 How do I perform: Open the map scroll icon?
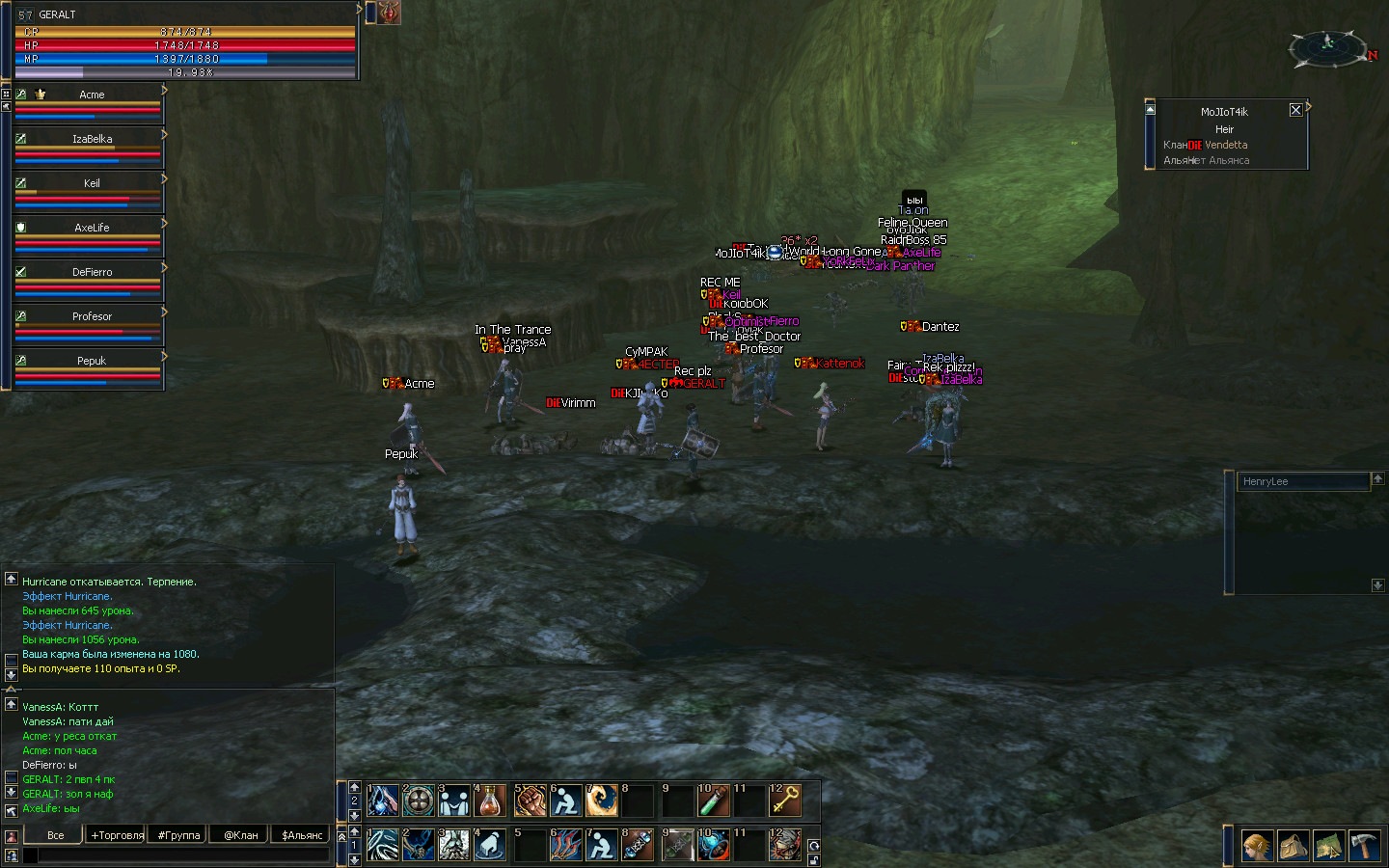tap(1328, 846)
